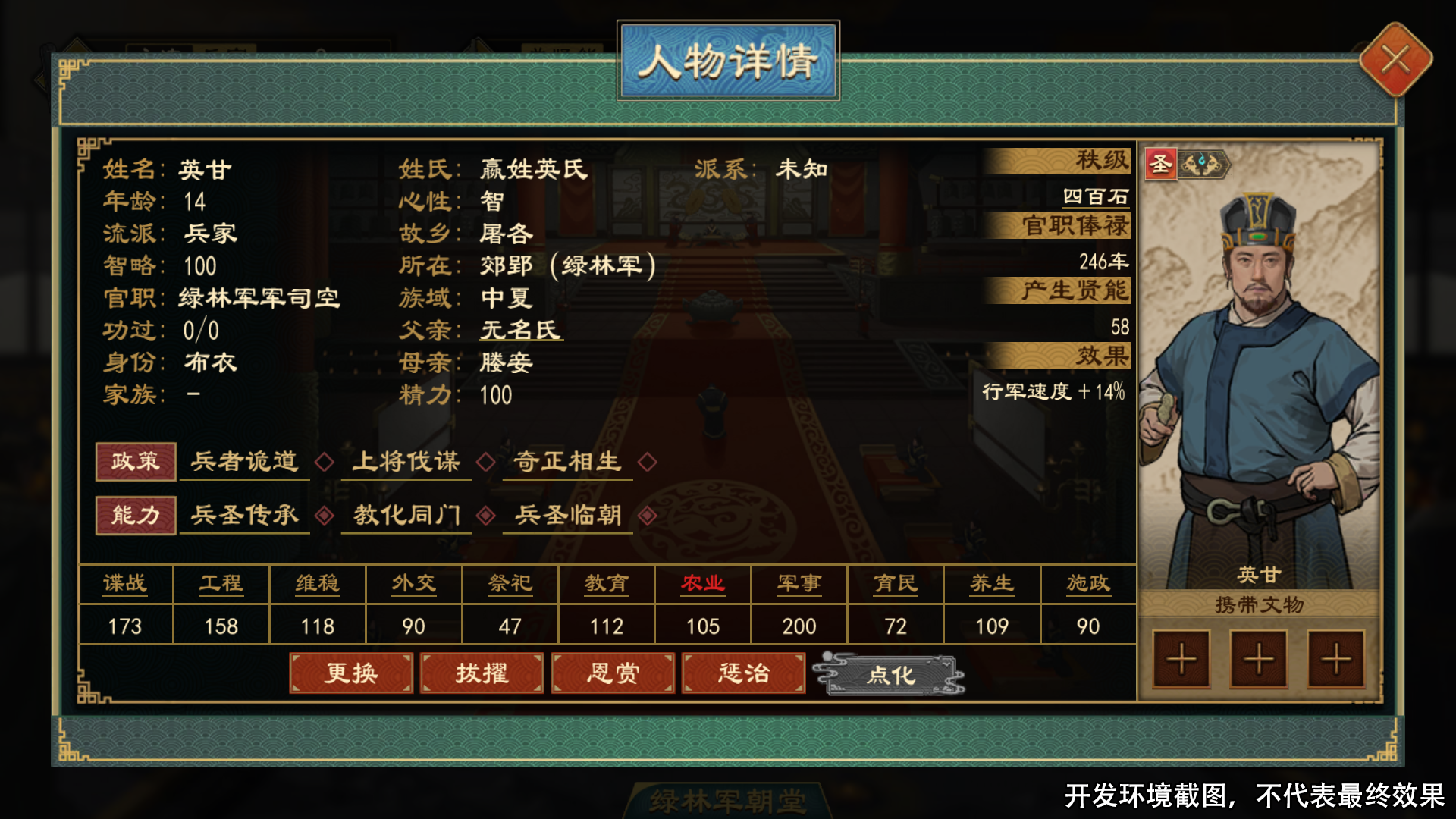Select the twin-beast flame emblem beside 圣
The image size is (1456, 819).
pyautogui.click(x=1206, y=163)
